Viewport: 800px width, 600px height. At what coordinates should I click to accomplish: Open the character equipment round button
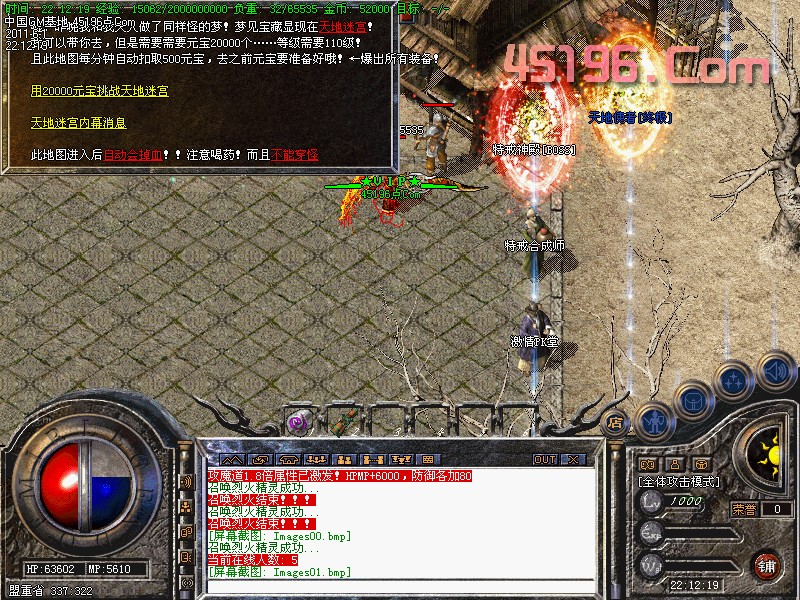tap(653, 422)
